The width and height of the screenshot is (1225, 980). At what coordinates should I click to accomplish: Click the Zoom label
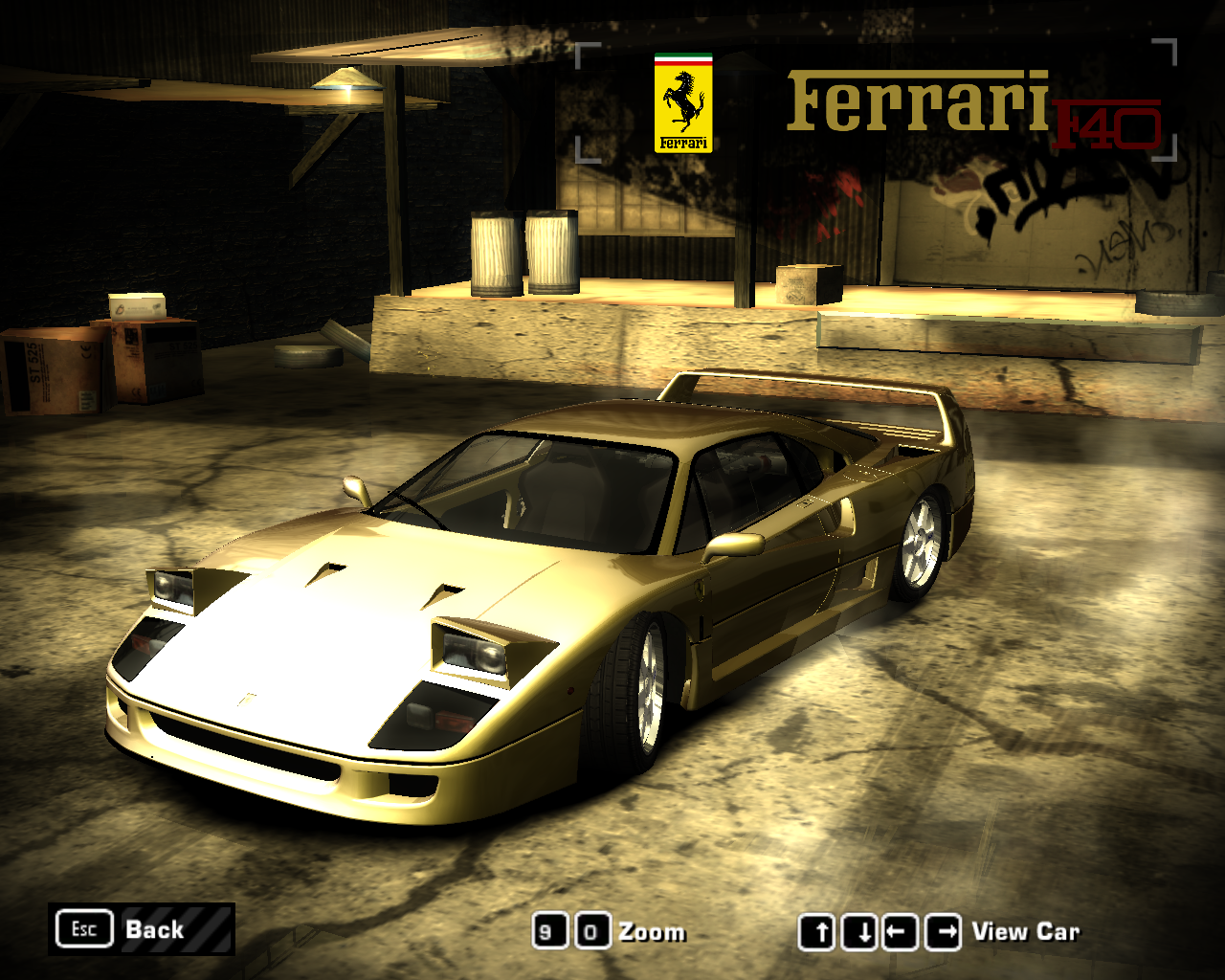(x=651, y=930)
